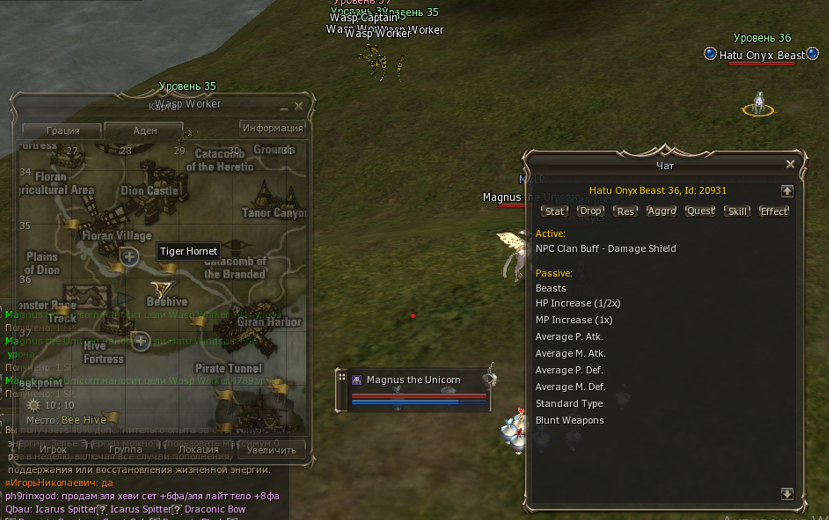
Task: Close the Чат dialog window
Action: pyautogui.click(x=790, y=165)
